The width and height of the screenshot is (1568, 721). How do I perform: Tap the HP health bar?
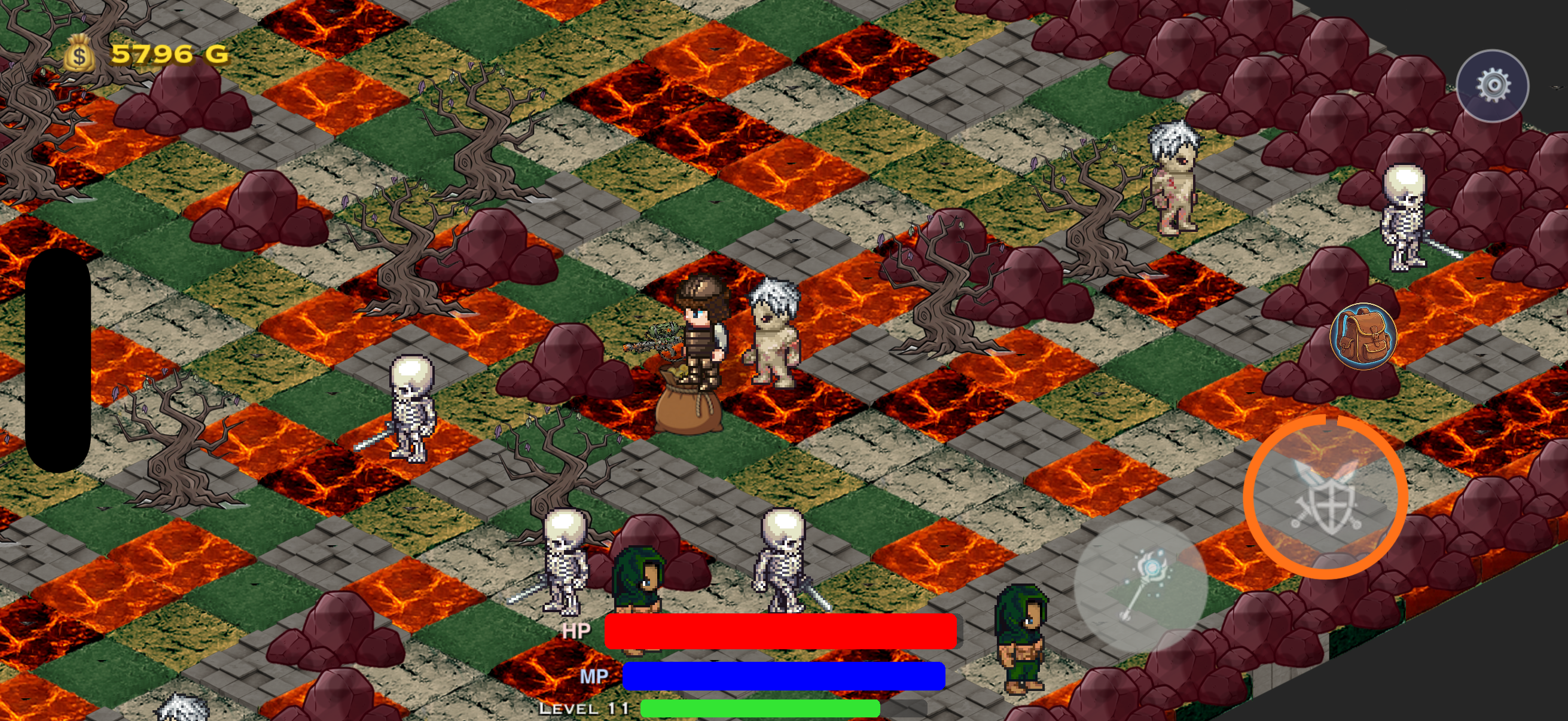tap(779, 631)
